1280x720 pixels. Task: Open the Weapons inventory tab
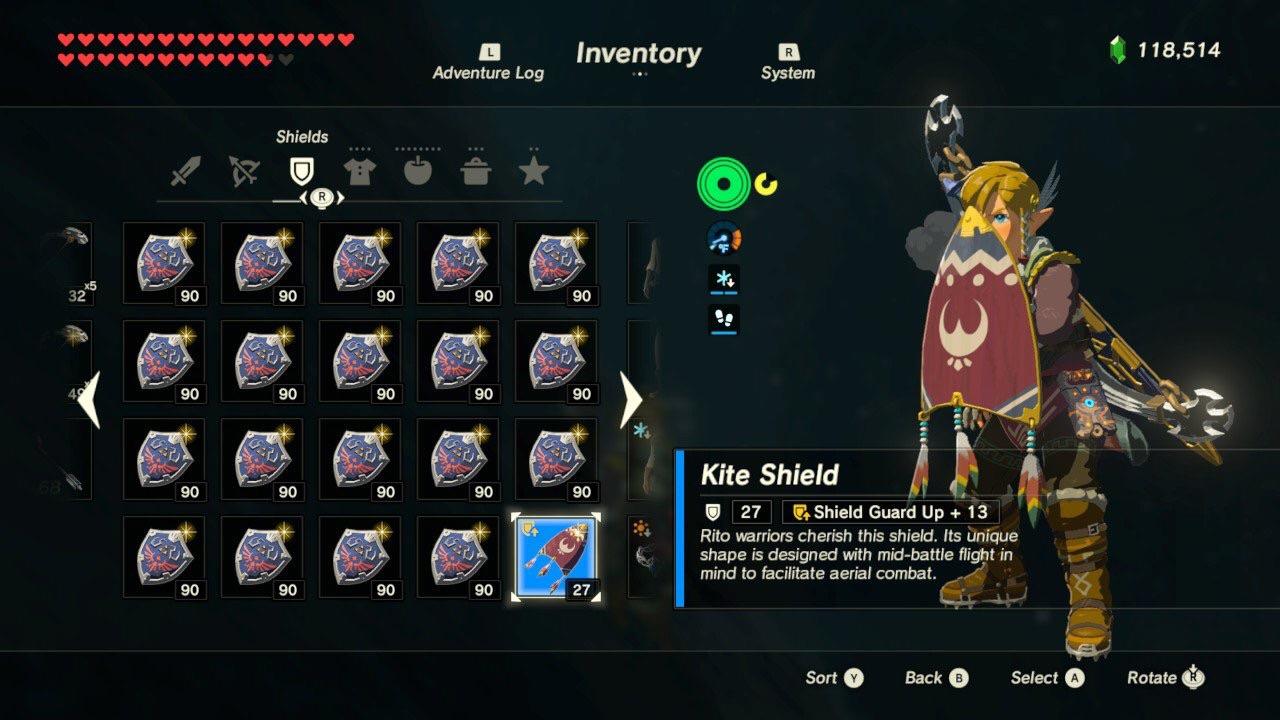click(x=186, y=169)
